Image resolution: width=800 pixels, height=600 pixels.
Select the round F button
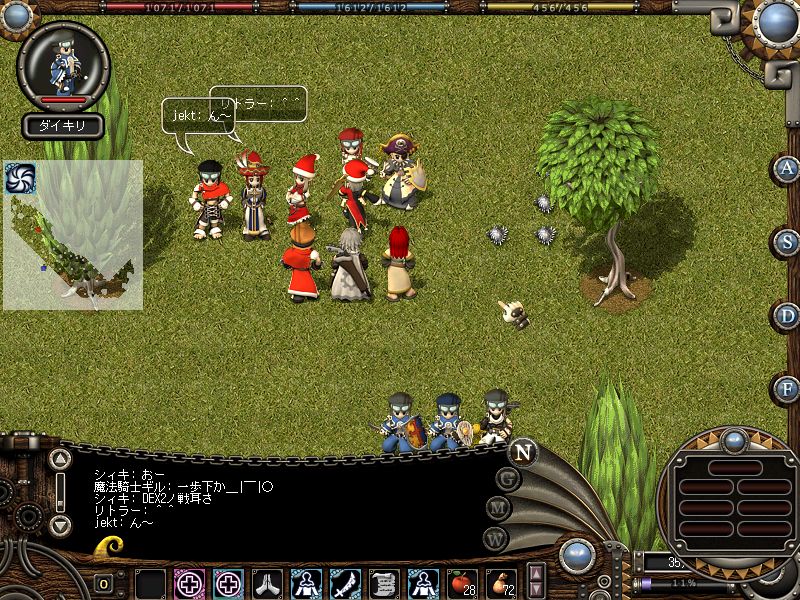pyautogui.click(x=787, y=387)
